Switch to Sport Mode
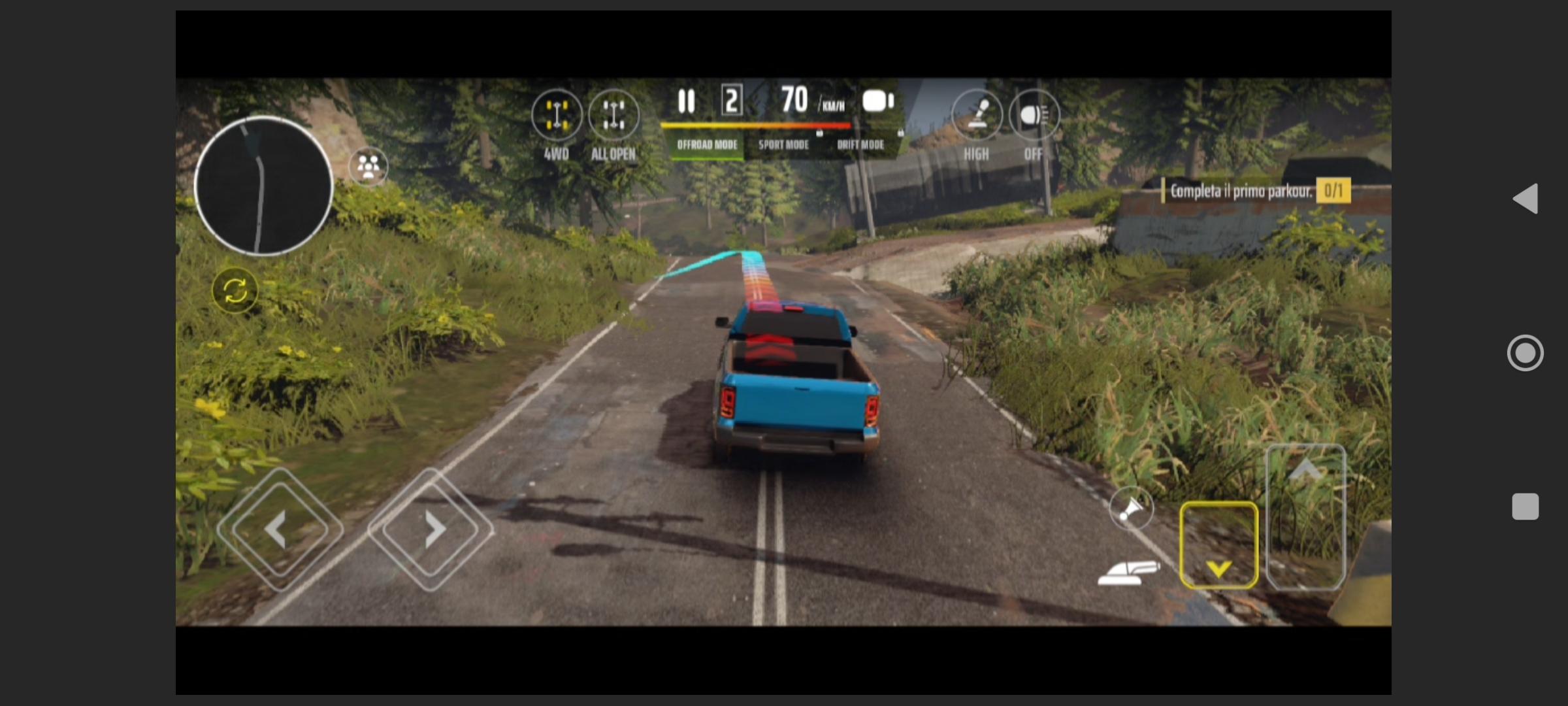This screenshot has width=1568, height=706. pyautogui.click(x=783, y=144)
